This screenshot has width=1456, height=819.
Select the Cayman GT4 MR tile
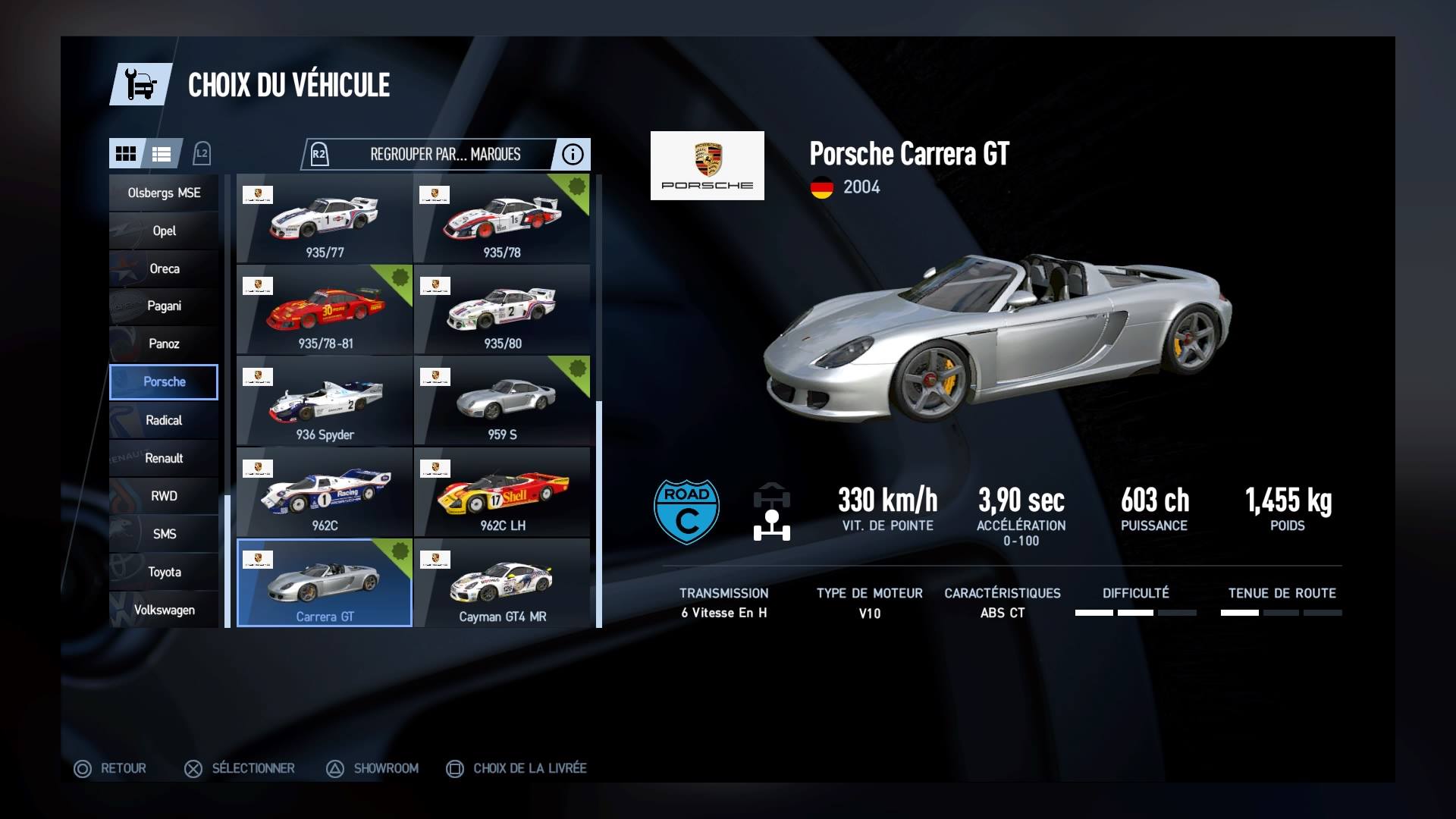pyautogui.click(x=501, y=583)
